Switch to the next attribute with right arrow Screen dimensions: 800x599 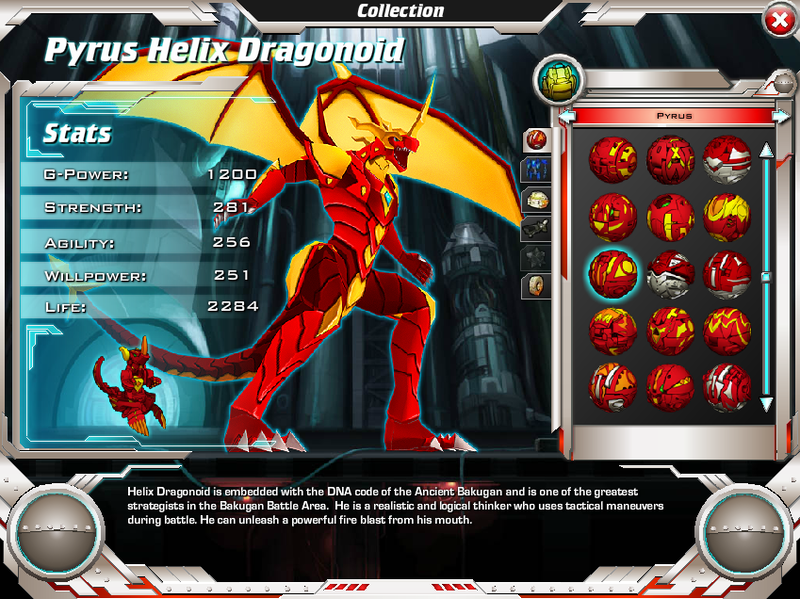(x=780, y=116)
